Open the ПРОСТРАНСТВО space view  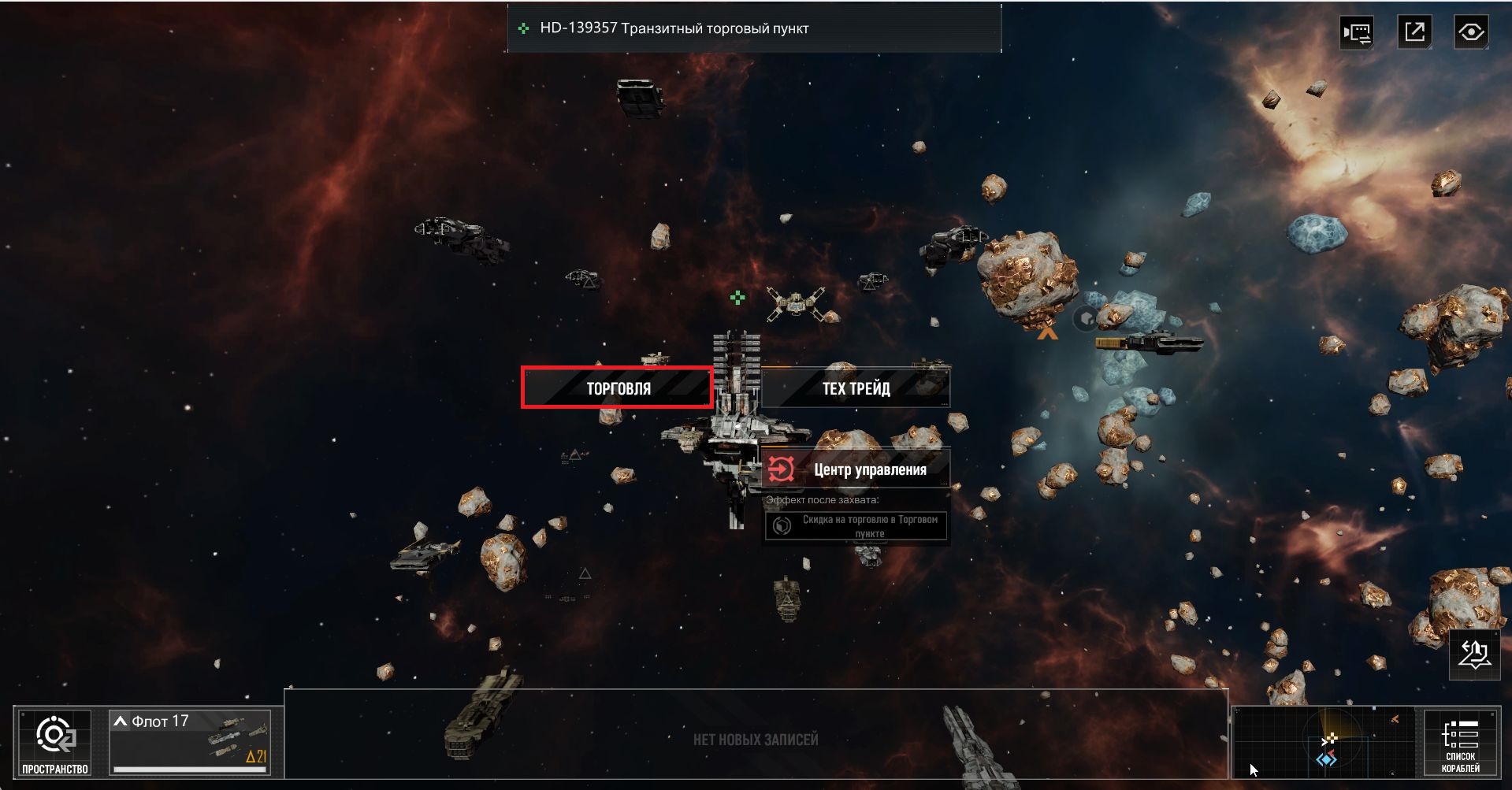[55, 743]
